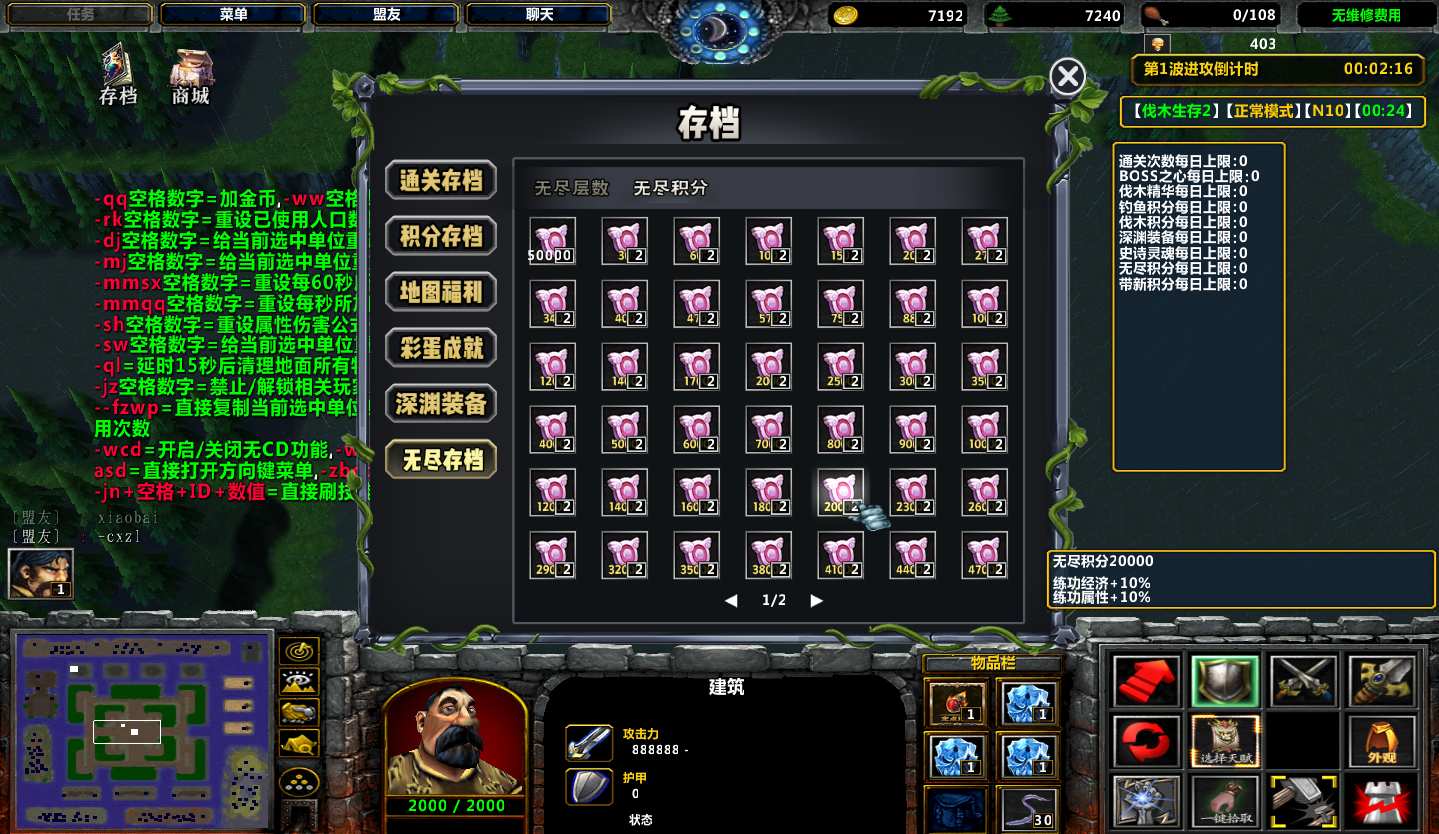This screenshot has width=1439, height=834.
Task: Activate the 选择天赋 talent ability
Action: pos(1226,741)
